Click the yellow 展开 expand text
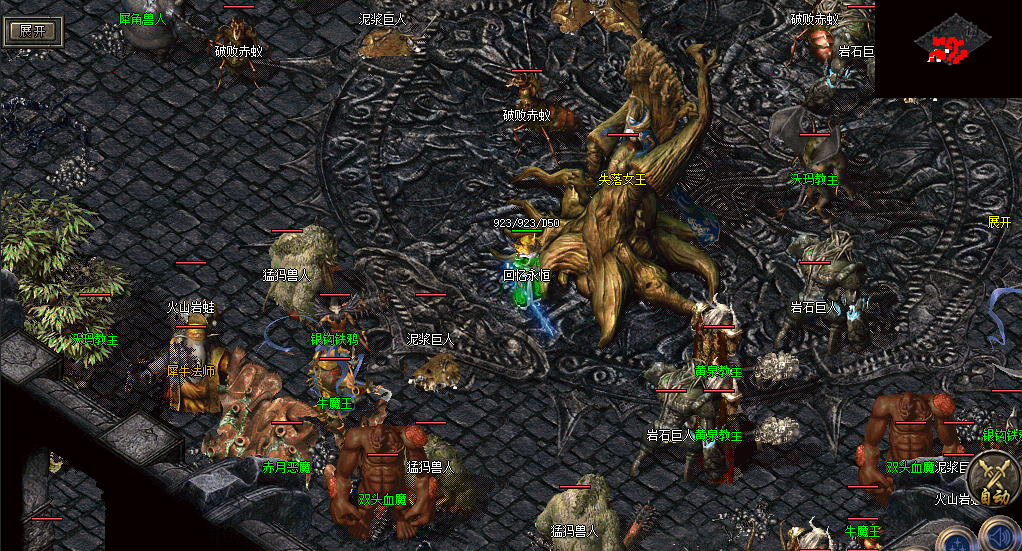 pos(999,221)
